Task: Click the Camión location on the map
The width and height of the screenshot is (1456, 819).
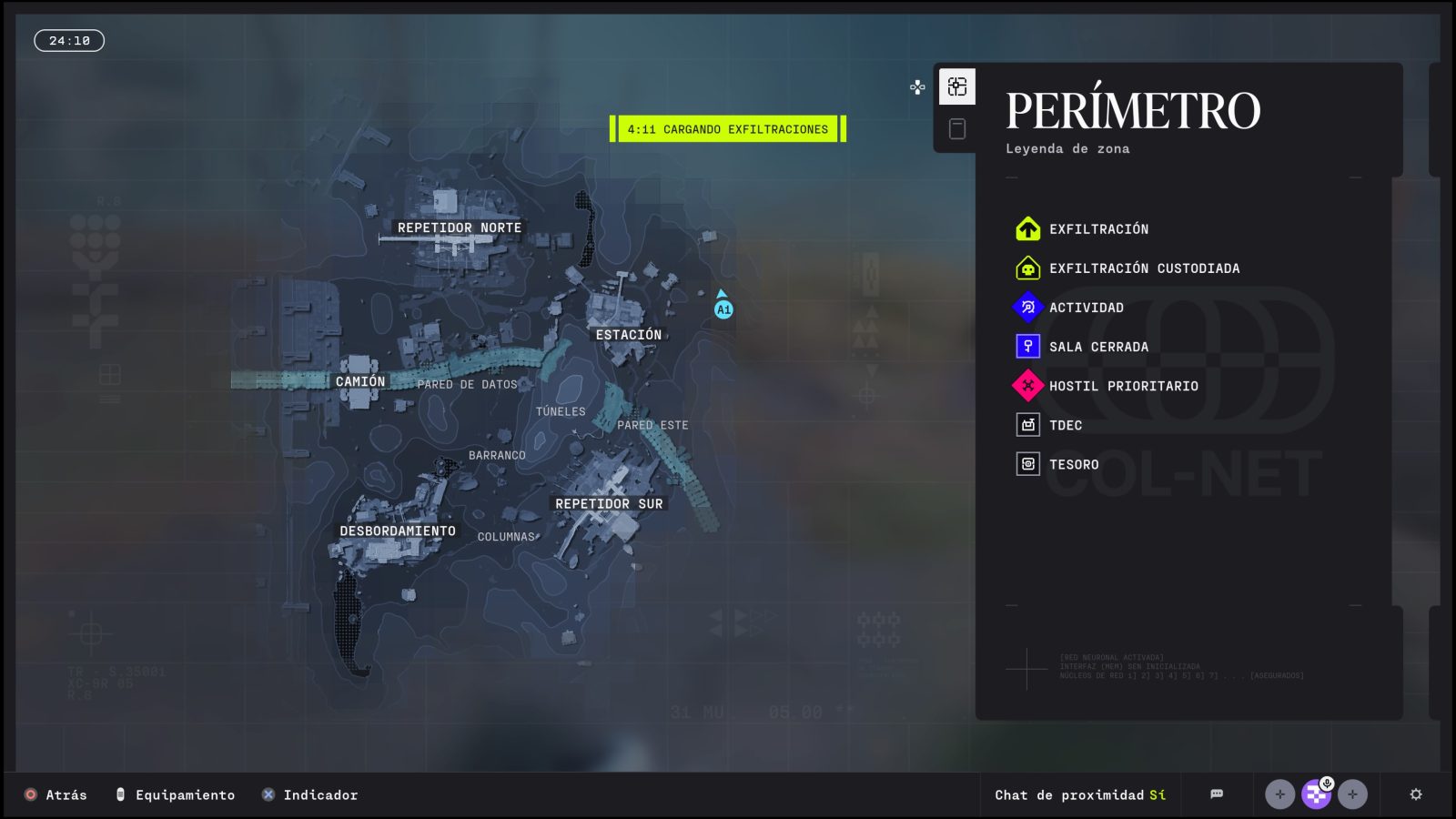Action: pyautogui.click(x=360, y=381)
